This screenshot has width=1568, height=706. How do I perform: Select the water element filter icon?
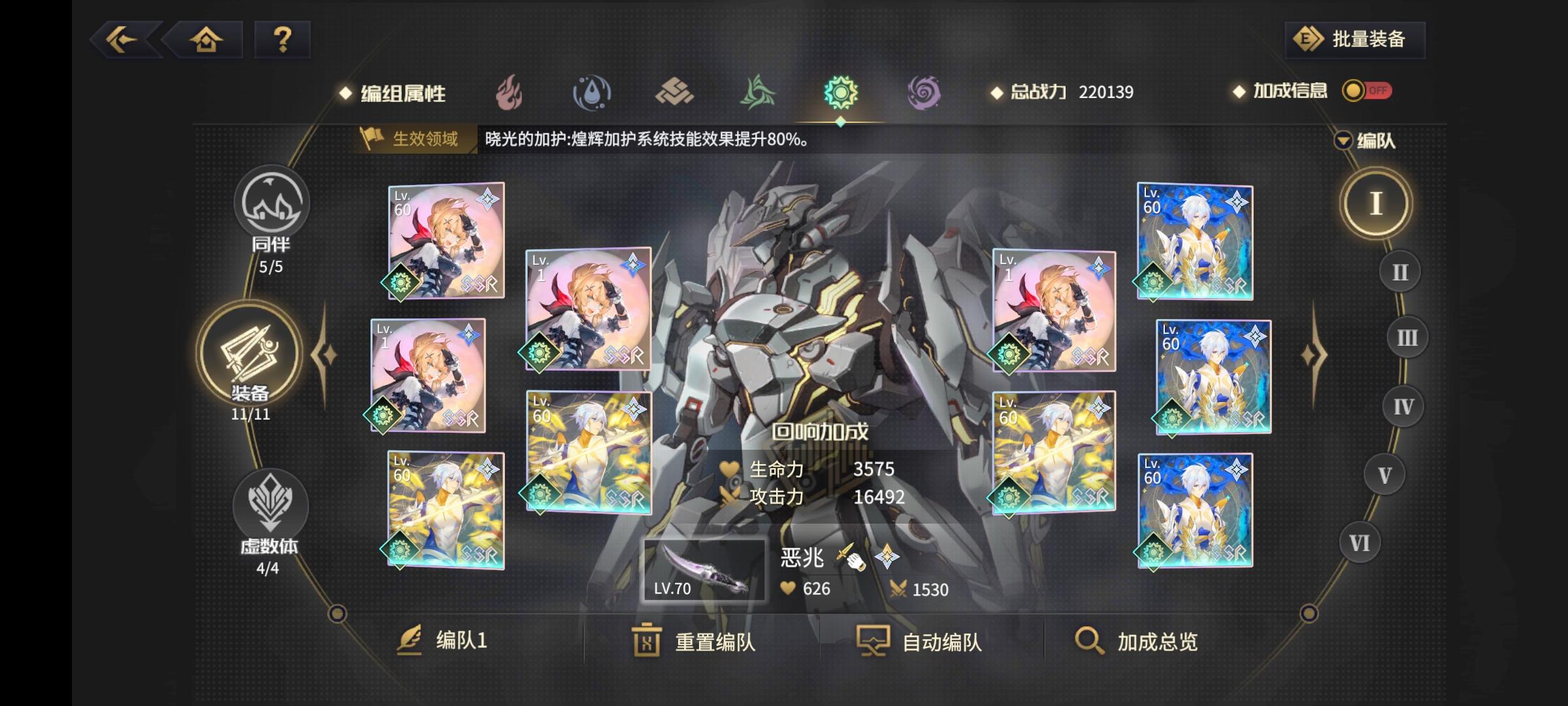pos(591,93)
